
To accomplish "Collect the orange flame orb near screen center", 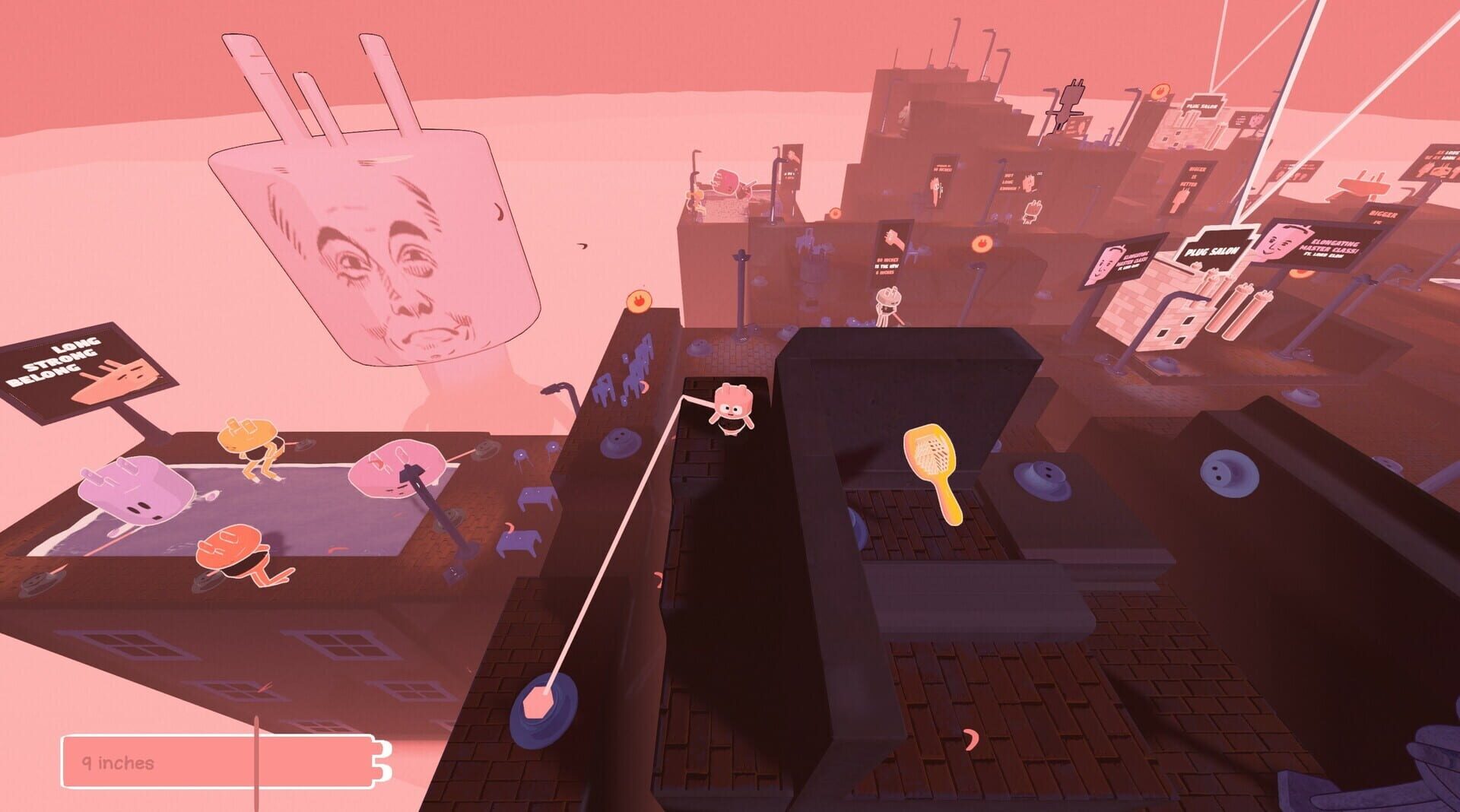I will (641, 300).
